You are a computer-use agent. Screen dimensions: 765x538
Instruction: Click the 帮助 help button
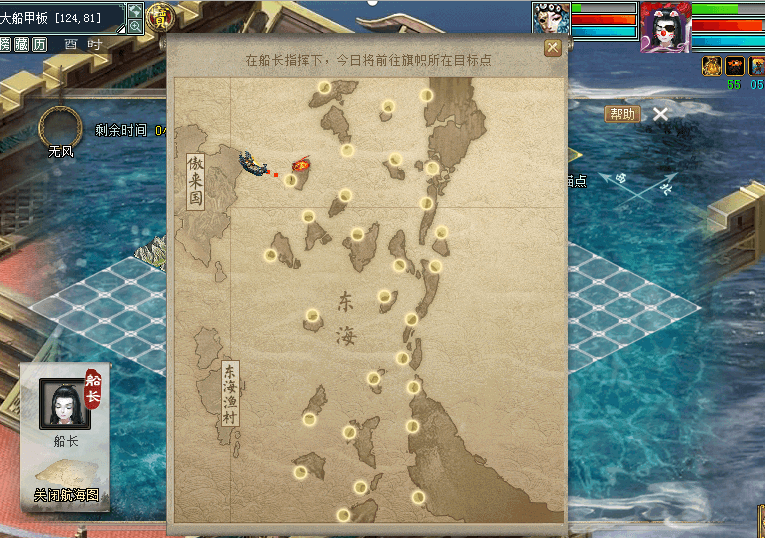pyautogui.click(x=621, y=114)
